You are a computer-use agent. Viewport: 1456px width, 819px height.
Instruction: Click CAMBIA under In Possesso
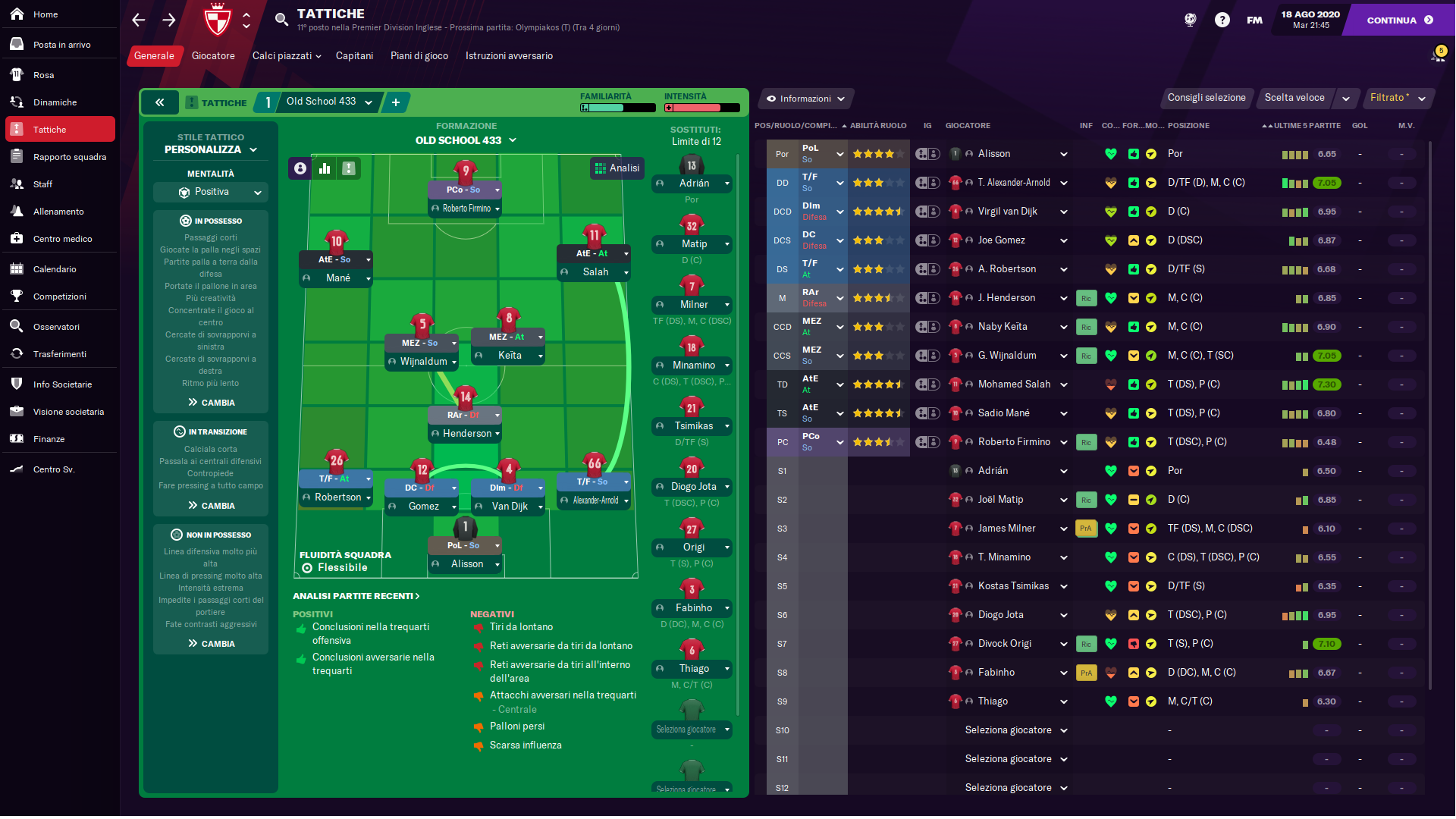point(212,403)
